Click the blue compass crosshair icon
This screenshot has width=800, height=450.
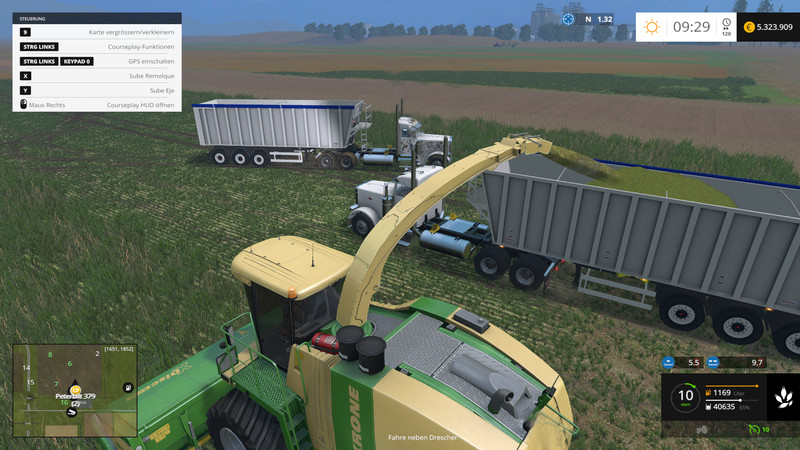point(569,19)
